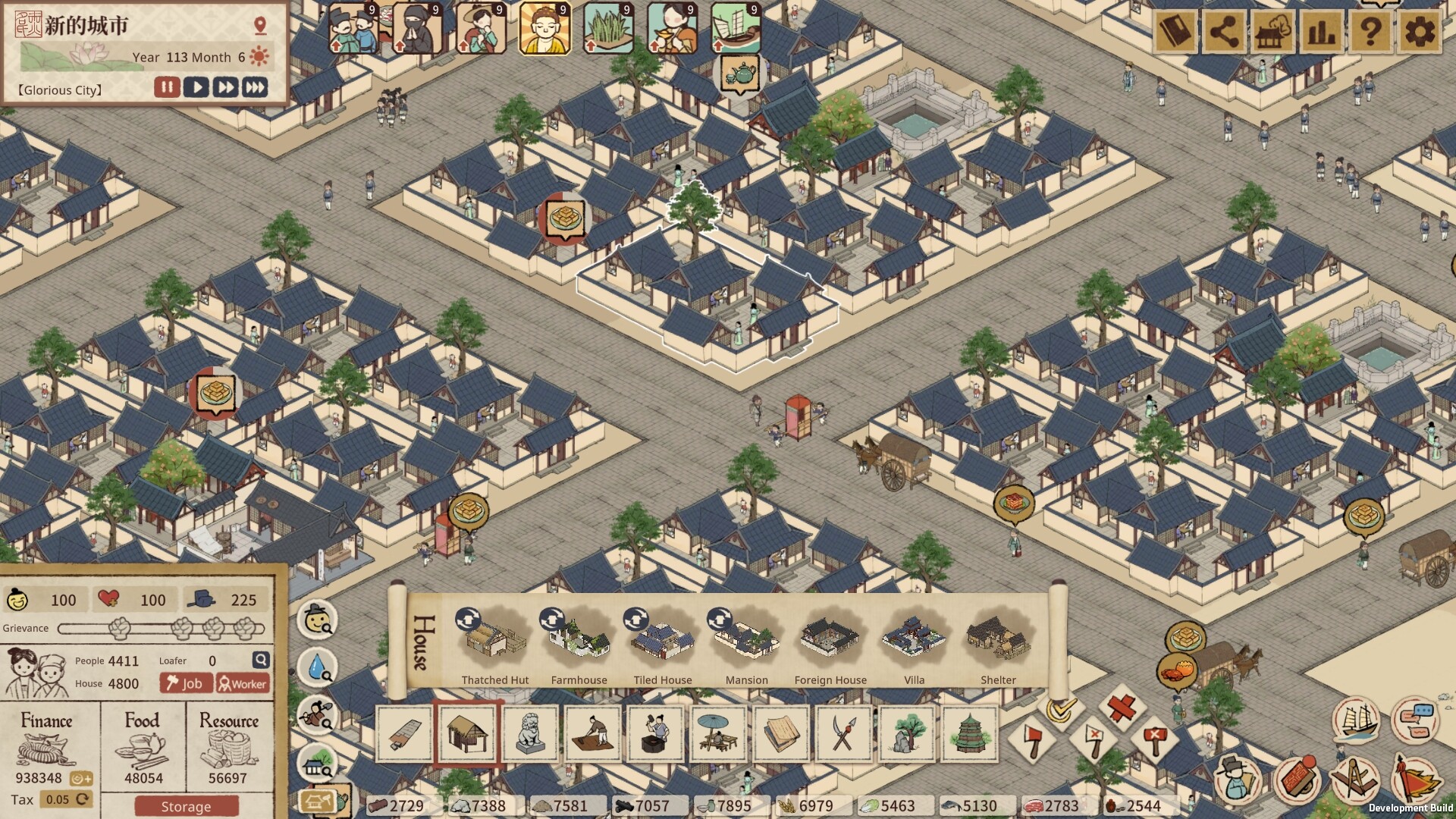
Task: Select the Villa building
Action: (x=914, y=643)
